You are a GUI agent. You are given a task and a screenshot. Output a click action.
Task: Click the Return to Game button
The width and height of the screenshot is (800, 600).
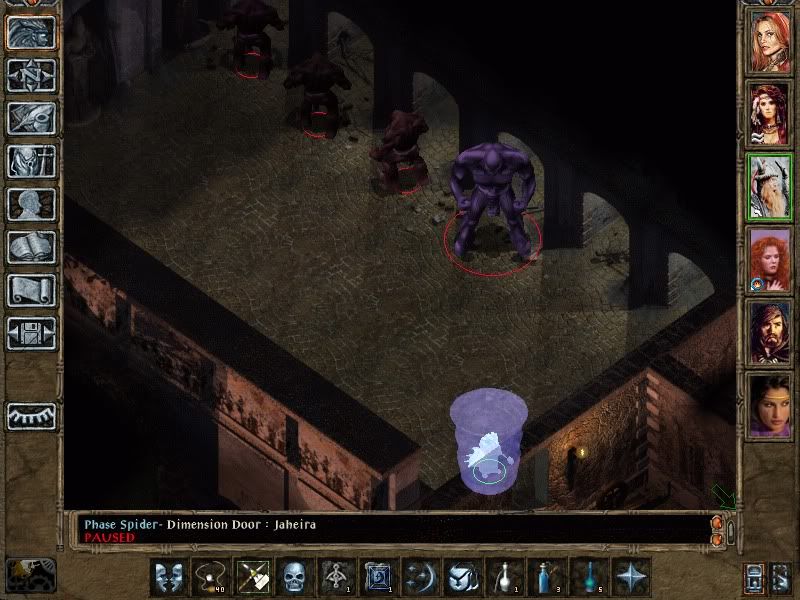31,31
